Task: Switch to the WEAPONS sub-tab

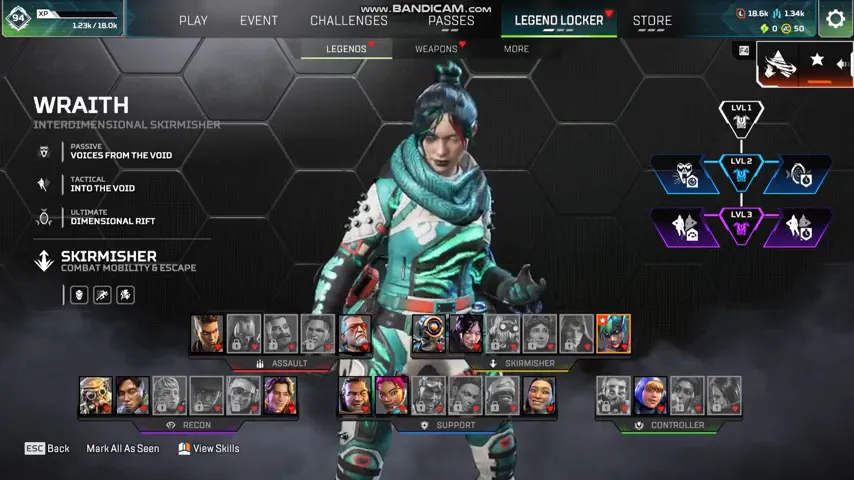Action: point(436,48)
